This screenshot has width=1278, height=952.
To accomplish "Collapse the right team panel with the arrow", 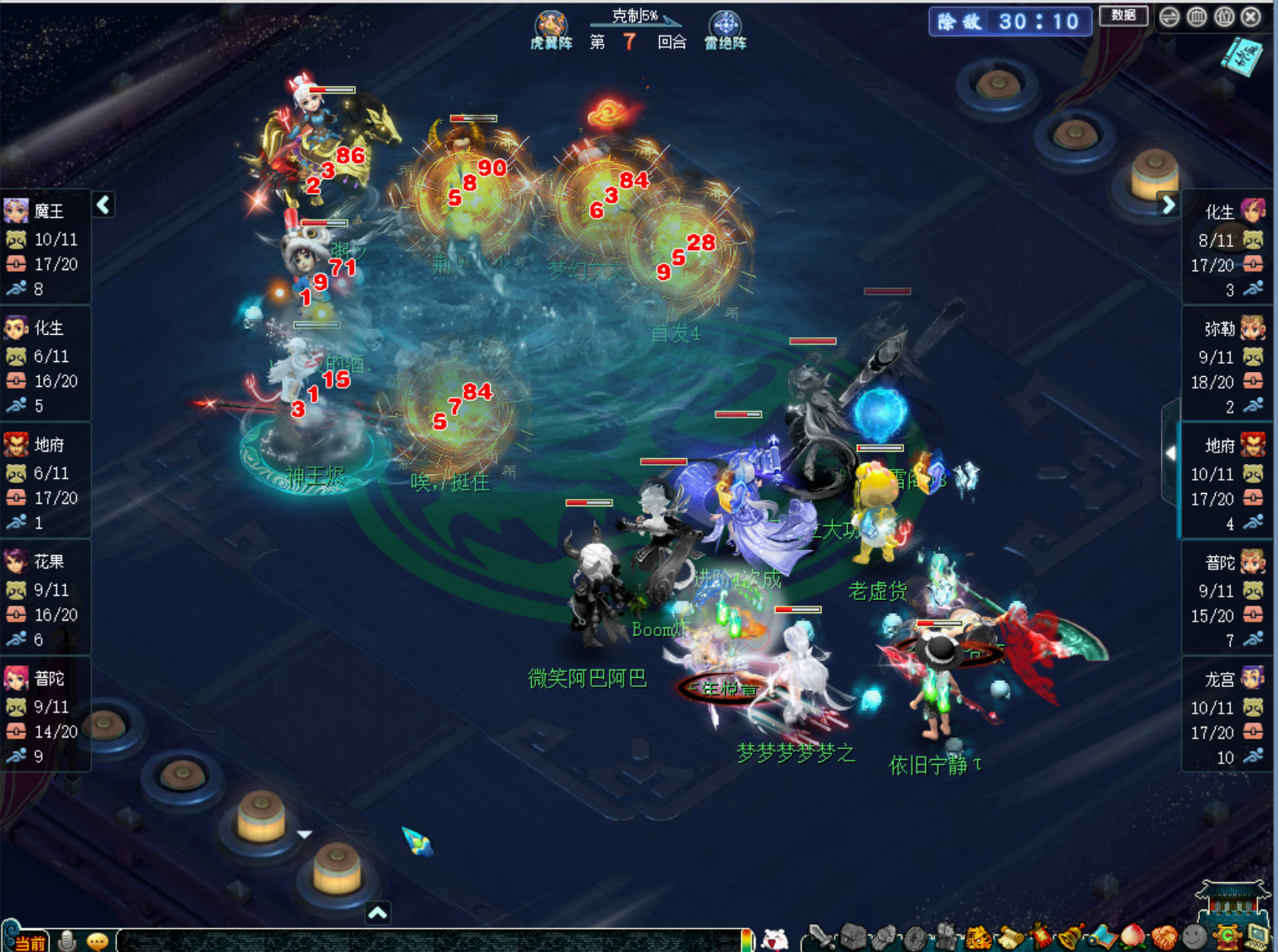I will [x=1168, y=205].
